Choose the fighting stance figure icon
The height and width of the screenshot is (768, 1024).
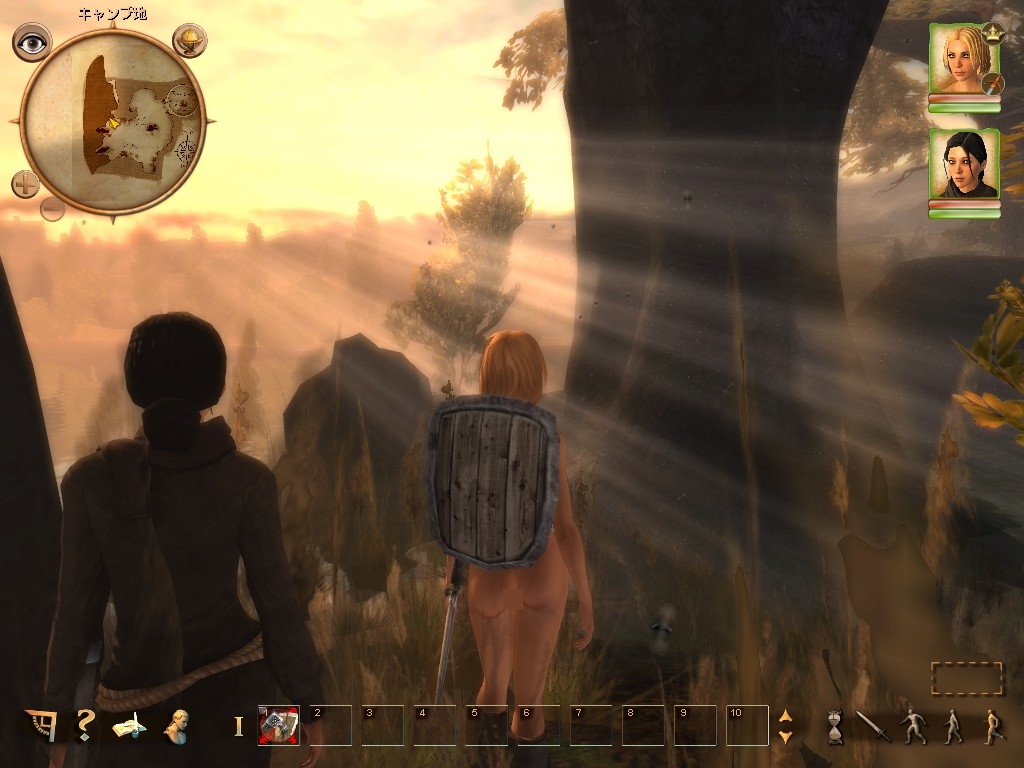click(914, 726)
